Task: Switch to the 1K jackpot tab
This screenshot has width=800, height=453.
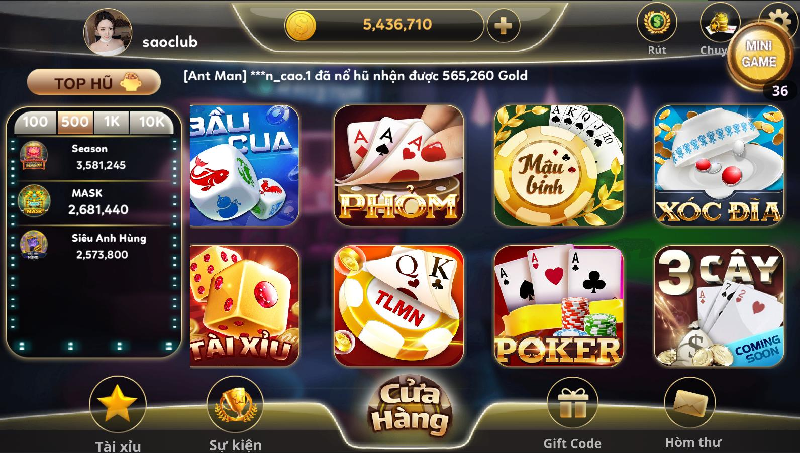Action: pyautogui.click(x=113, y=122)
